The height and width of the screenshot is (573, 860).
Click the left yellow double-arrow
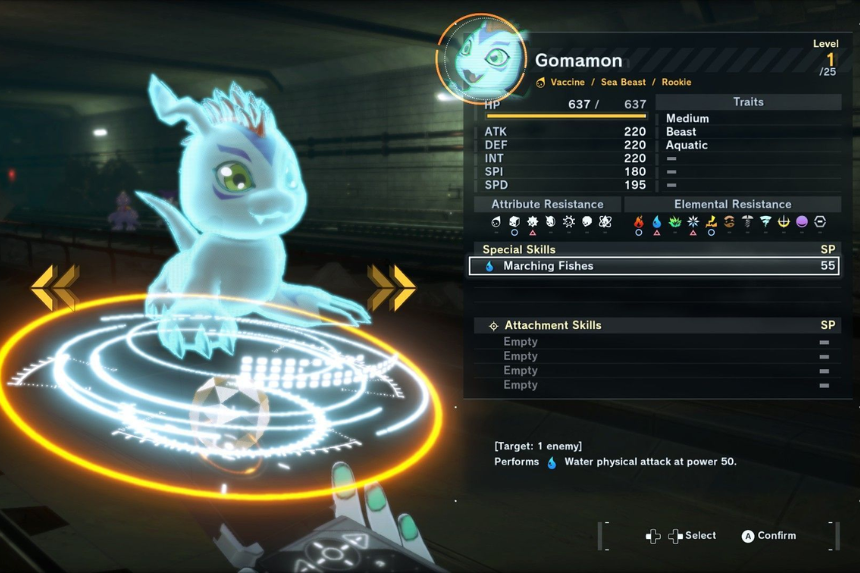point(55,288)
